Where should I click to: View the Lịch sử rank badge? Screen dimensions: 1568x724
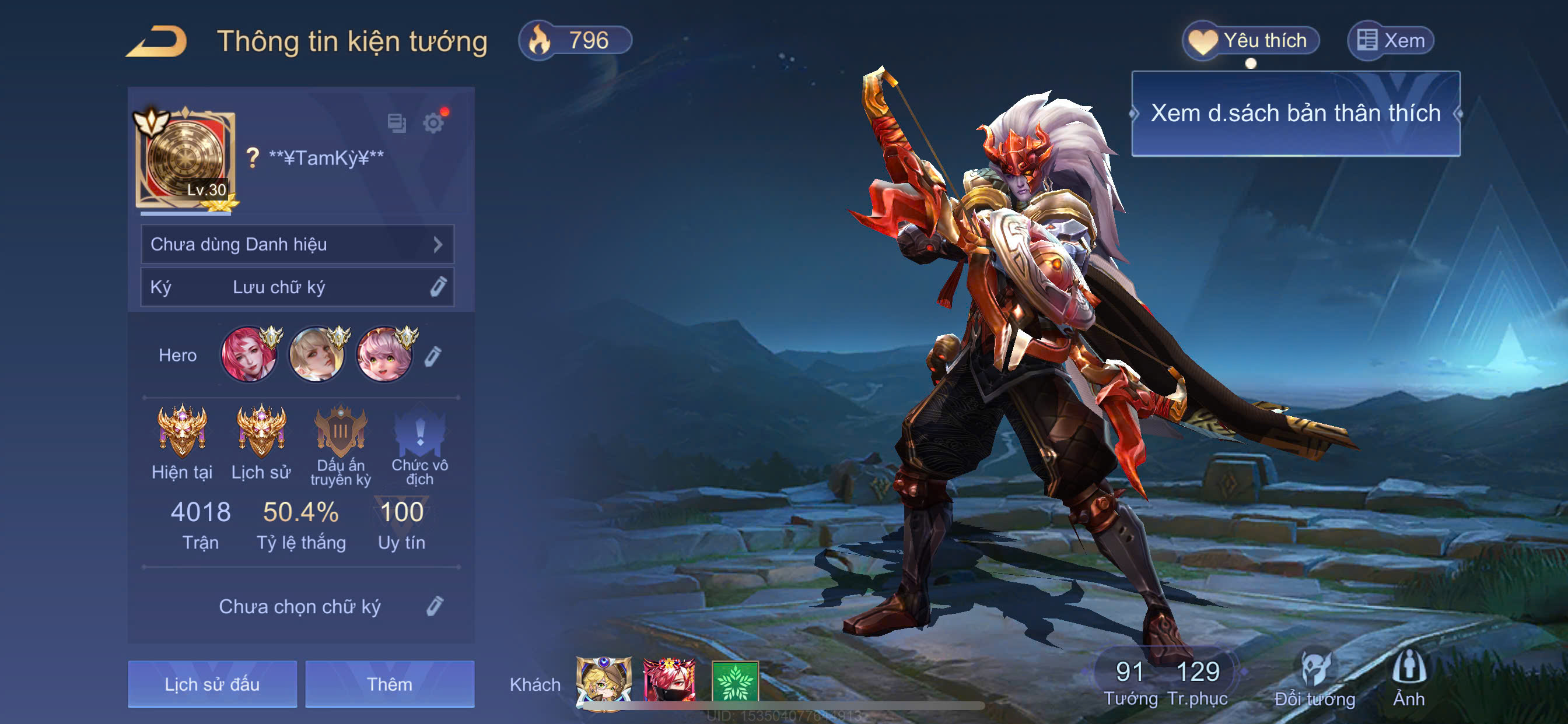click(261, 433)
